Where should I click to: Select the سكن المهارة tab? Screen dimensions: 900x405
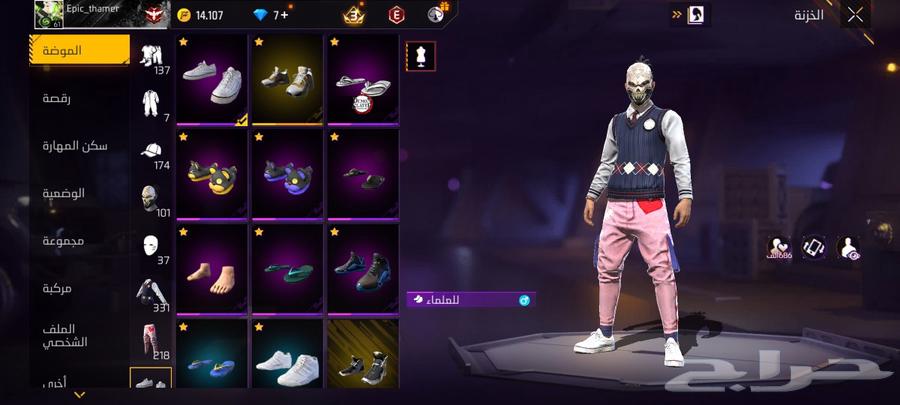pos(78,146)
